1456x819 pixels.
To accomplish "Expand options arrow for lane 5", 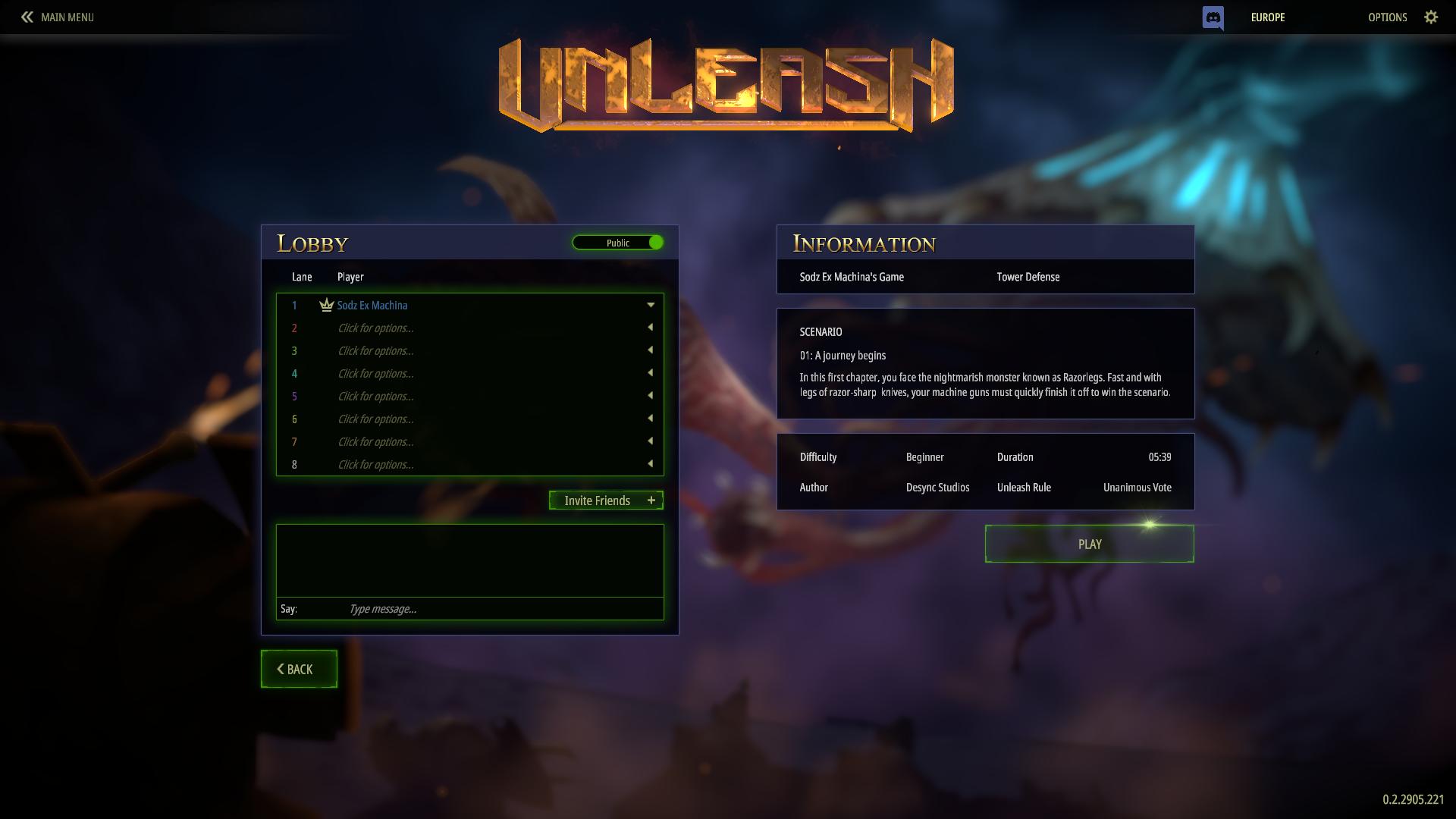I will 651,396.
